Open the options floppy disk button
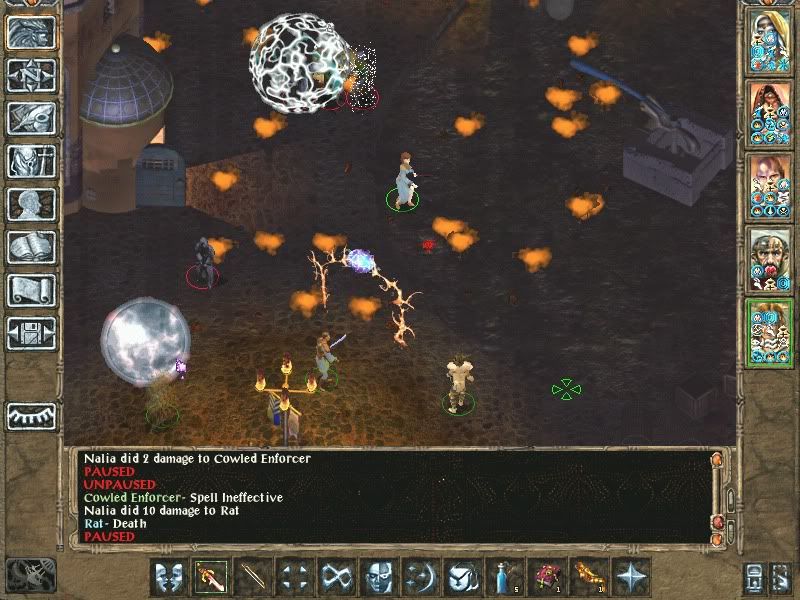This screenshot has height=600, width=800. [31, 333]
